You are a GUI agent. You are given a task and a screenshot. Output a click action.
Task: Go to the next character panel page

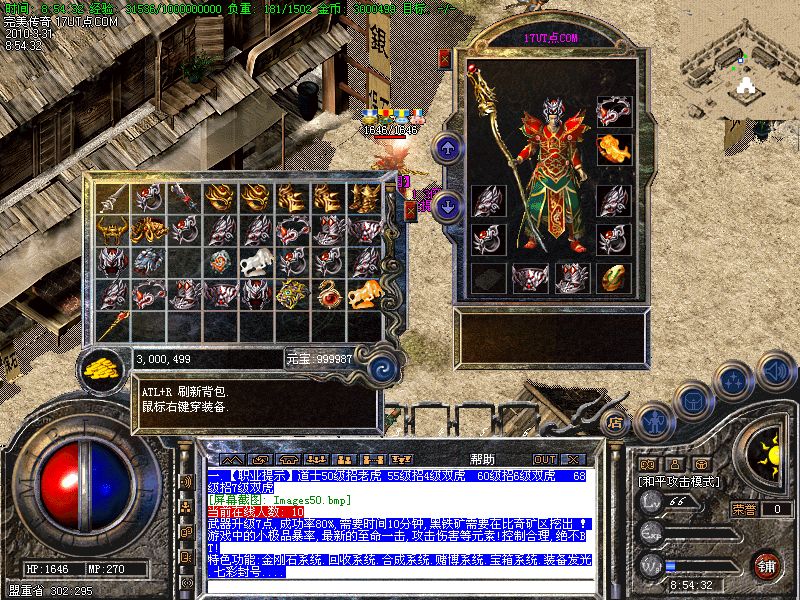[x=448, y=207]
